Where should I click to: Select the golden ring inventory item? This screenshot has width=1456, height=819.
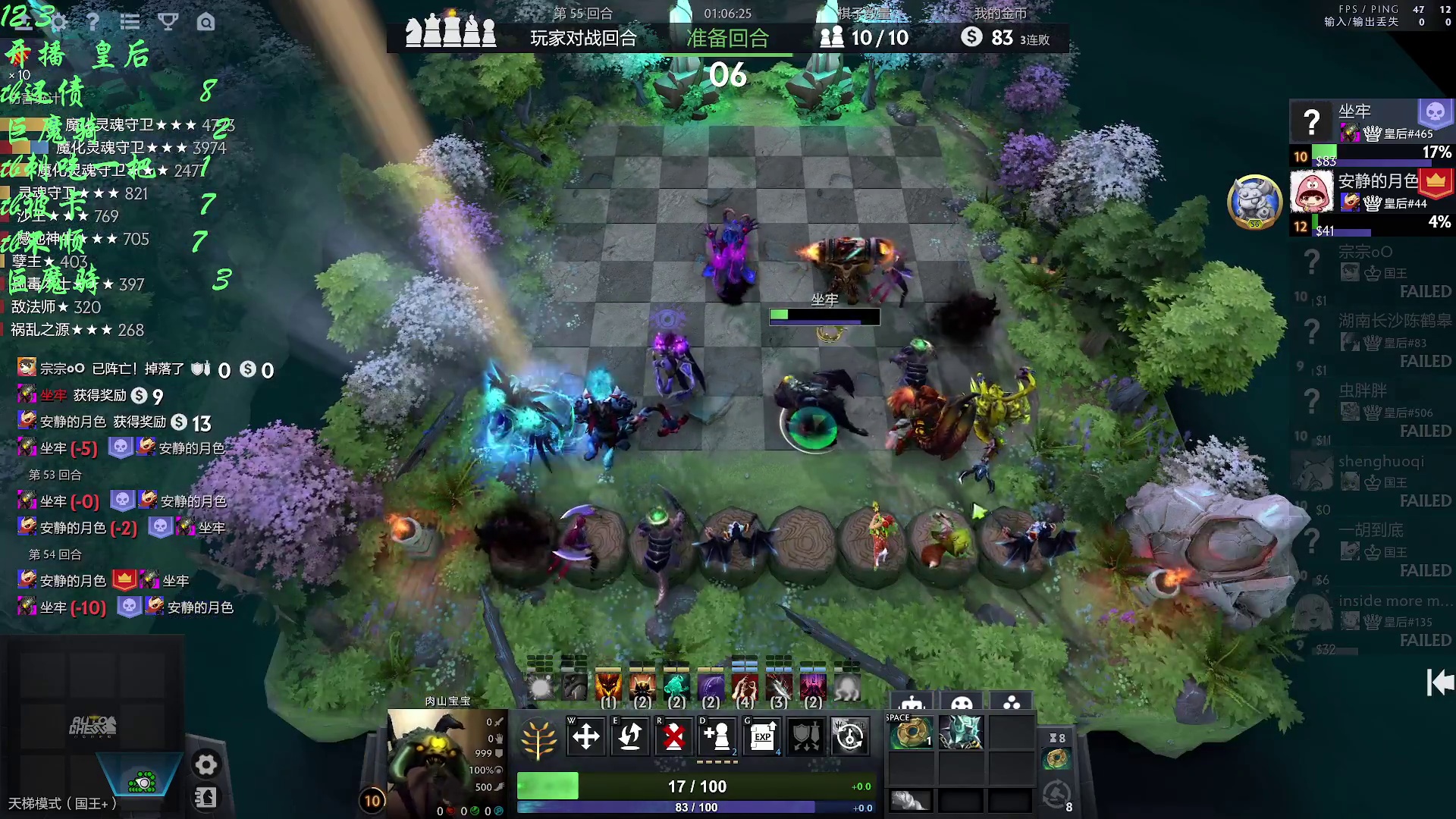click(911, 733)
